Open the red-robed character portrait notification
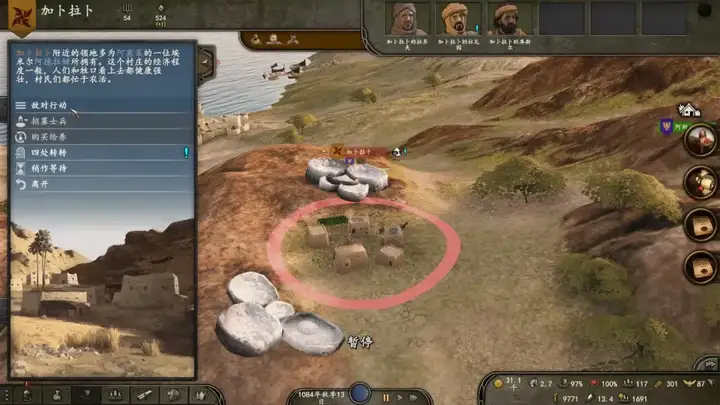The image size is (720, 405). click(699, 141)
